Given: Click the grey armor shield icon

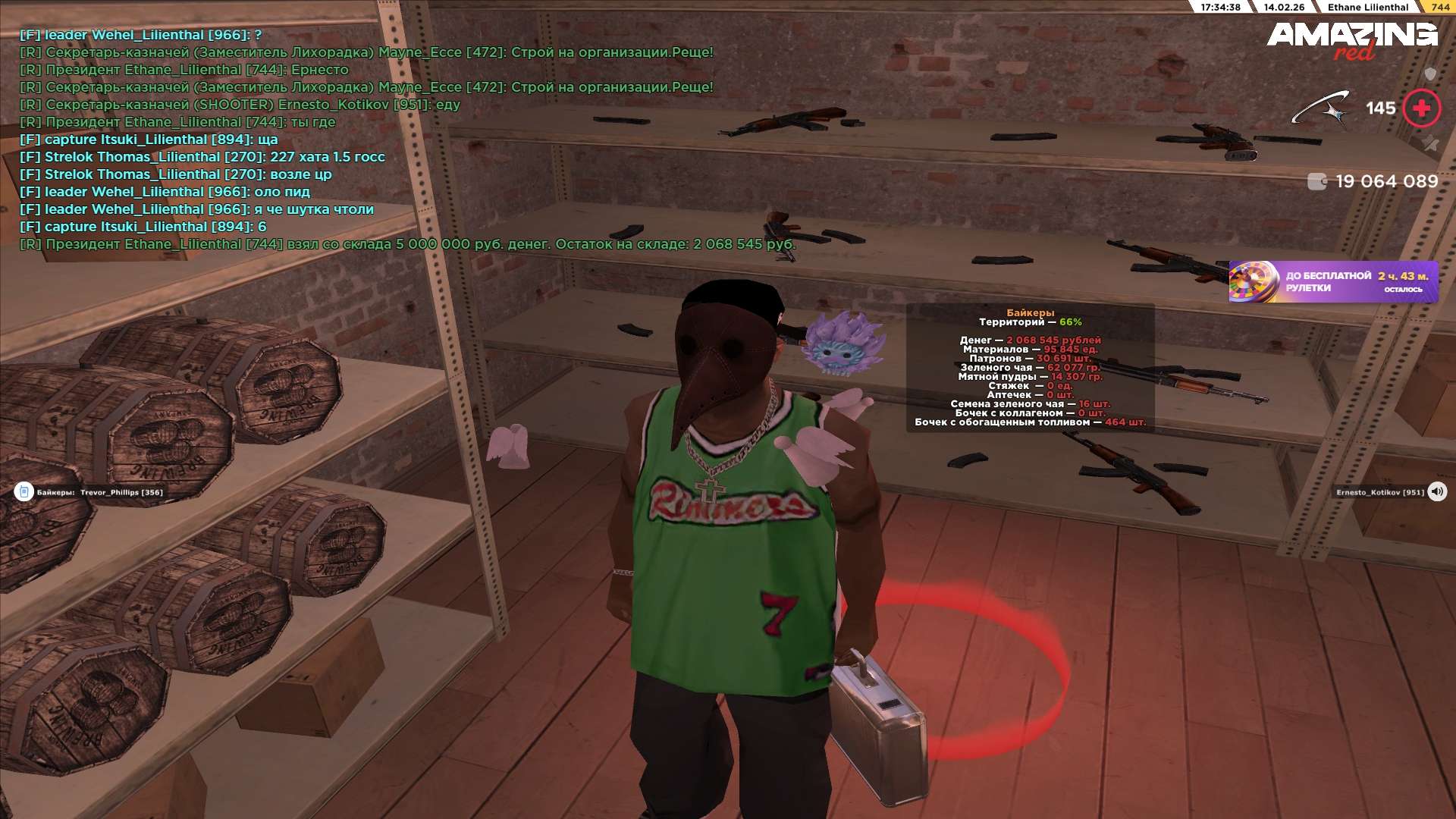Looking at the screenshot, I should [x=1430, y=74].
